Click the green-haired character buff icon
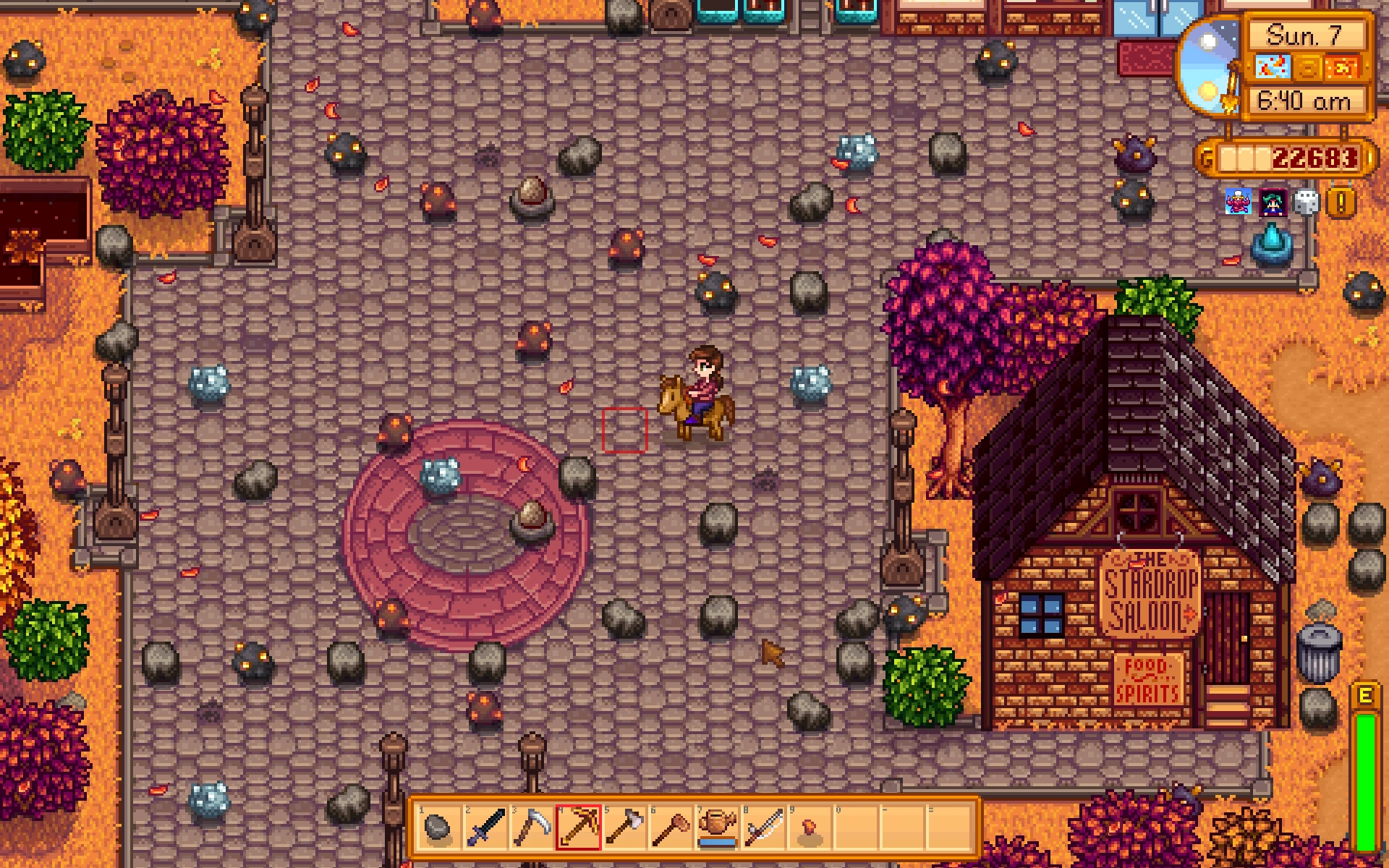 coord(1273,203)
